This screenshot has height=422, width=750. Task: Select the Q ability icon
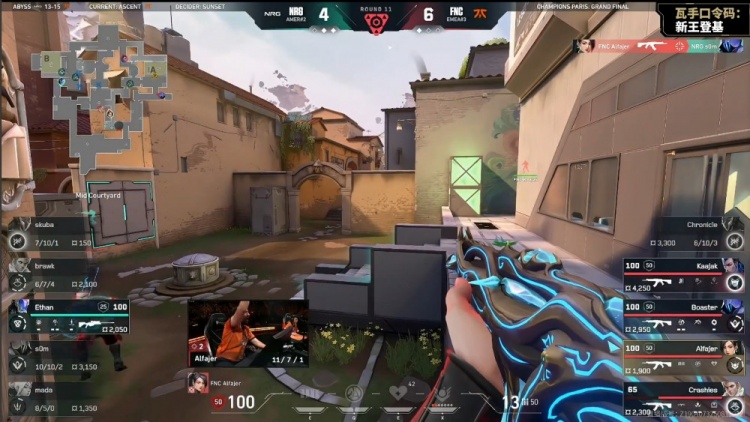pyautogui.click(x=353, y=392)
